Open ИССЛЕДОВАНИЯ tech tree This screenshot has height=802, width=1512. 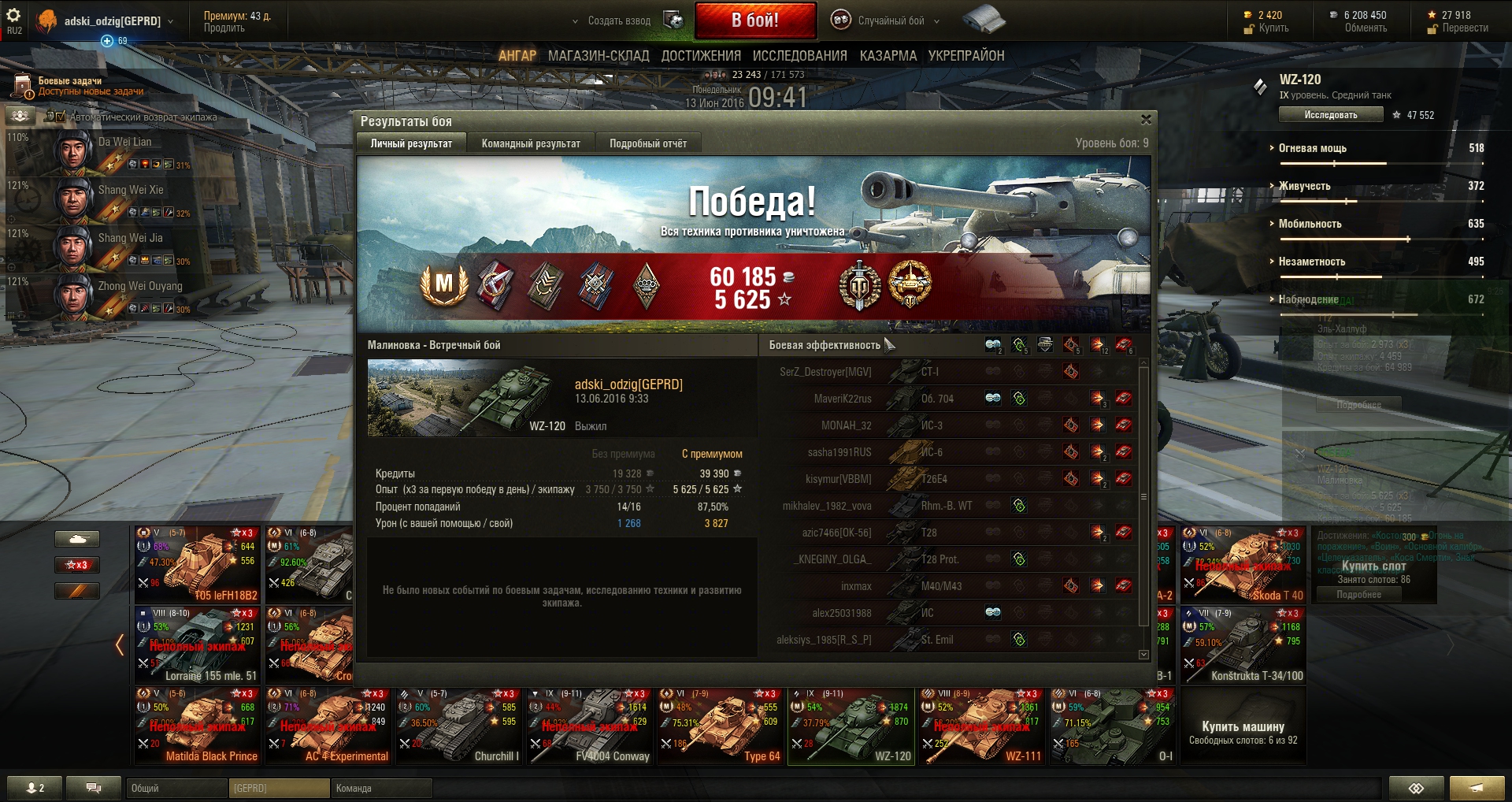click(799, 56)
